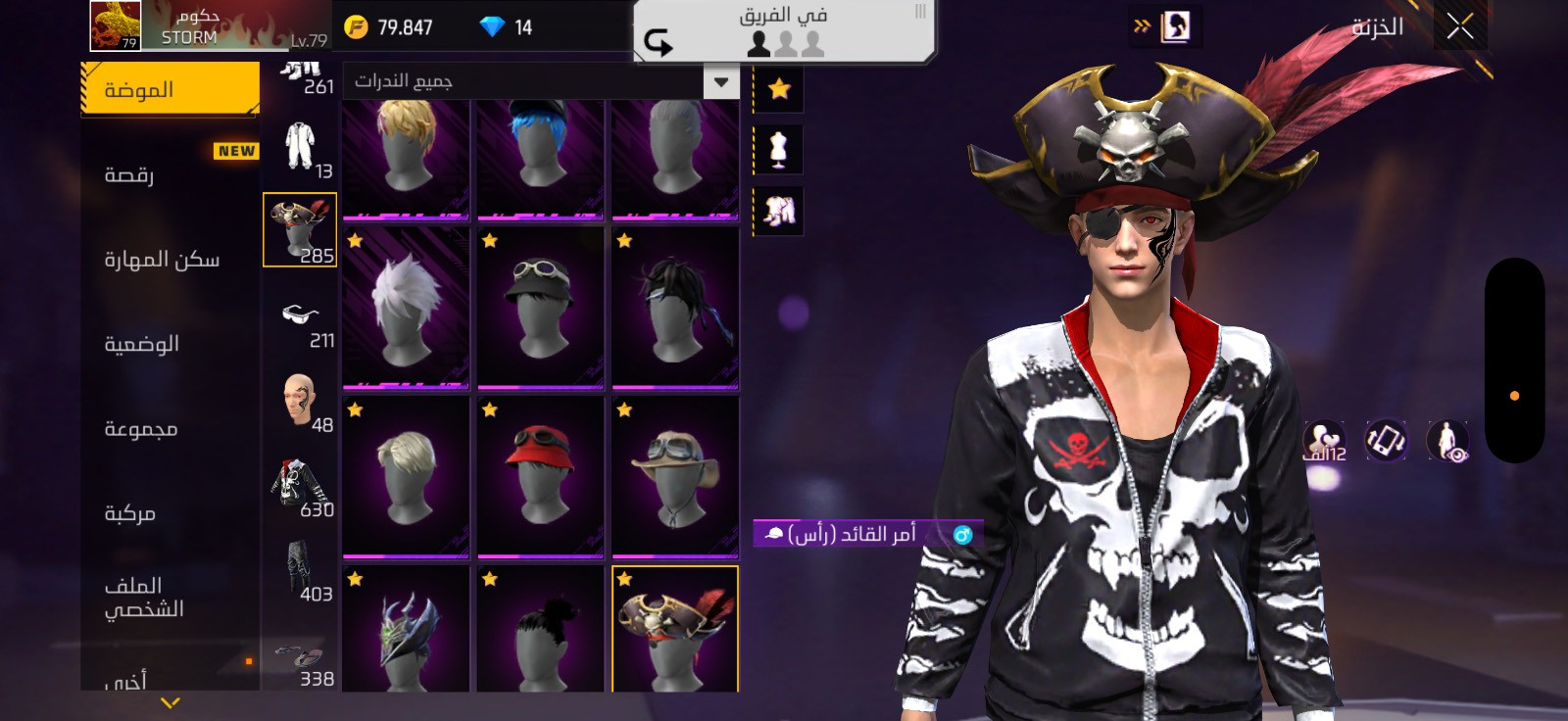Image resolution: width=1568 pixels, height=721 pixels.
Task: Open the face mask category
Action: click(x=301, y=401)
